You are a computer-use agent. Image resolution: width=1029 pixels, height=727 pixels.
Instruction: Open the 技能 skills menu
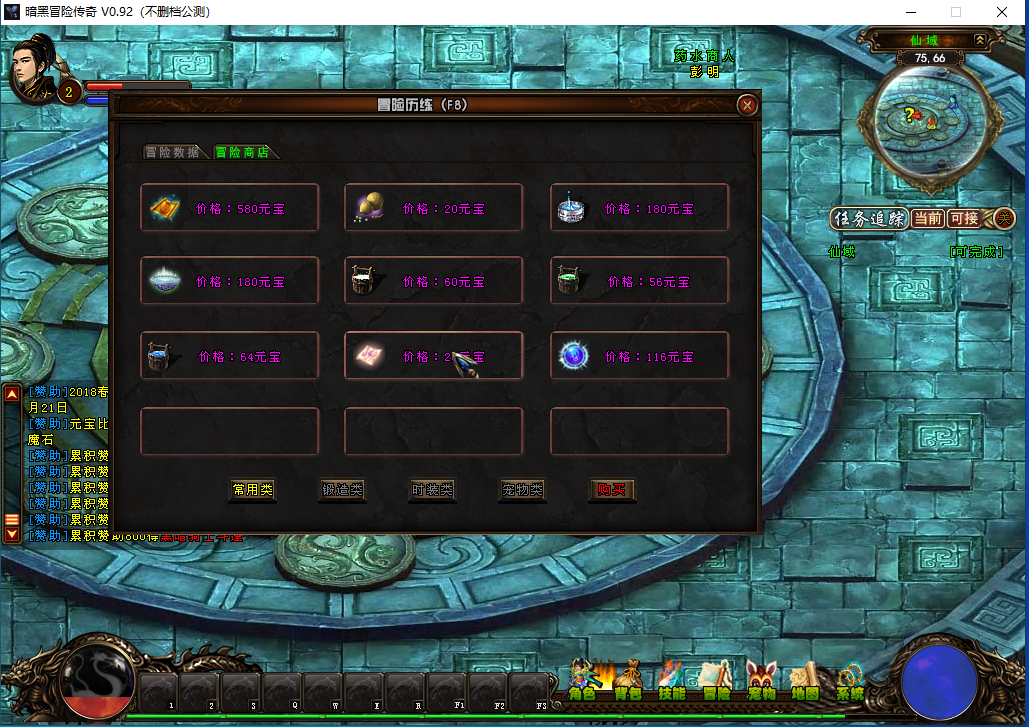click(672, 682)
